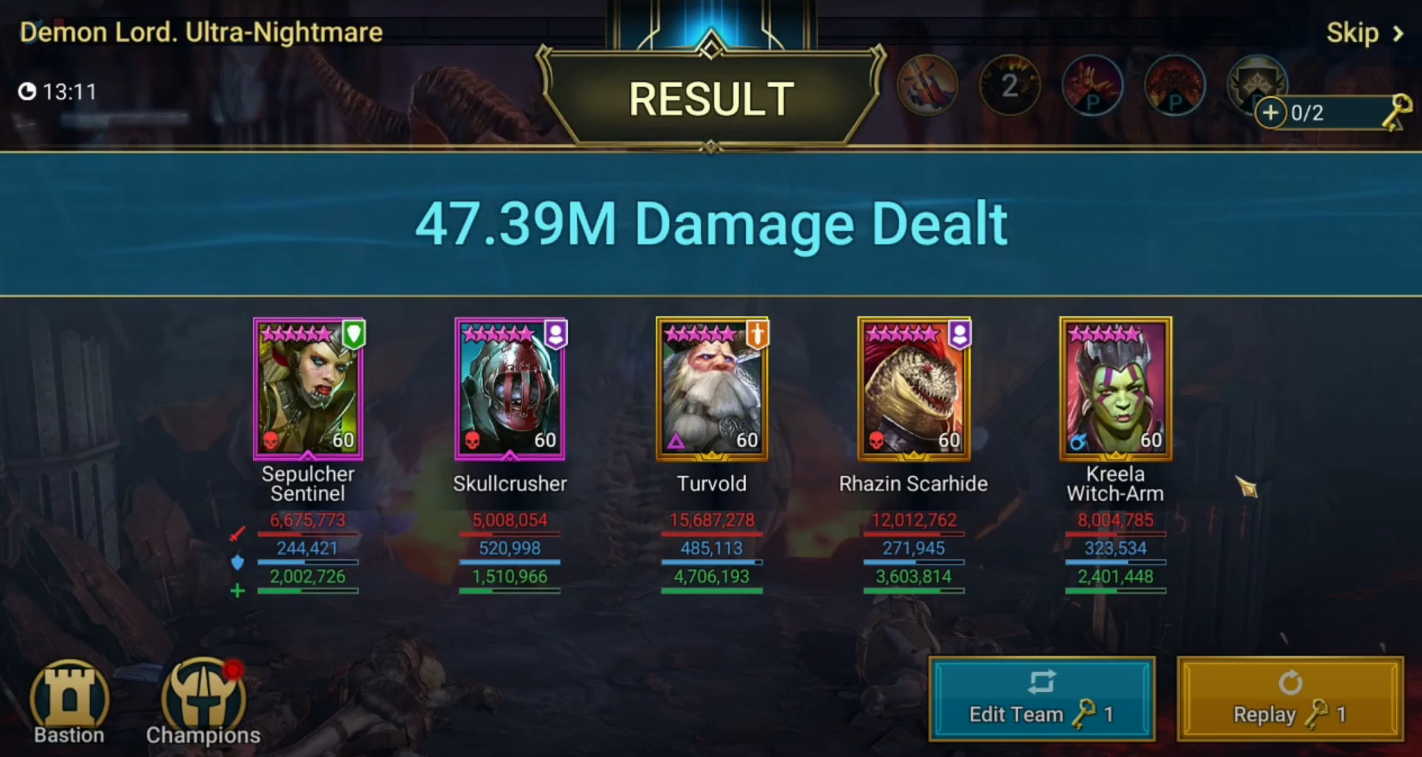The width and height of the screenshot is (1422, 757).
Task: Select the first potion keep P icon
Action: [x=1092, y=85]
